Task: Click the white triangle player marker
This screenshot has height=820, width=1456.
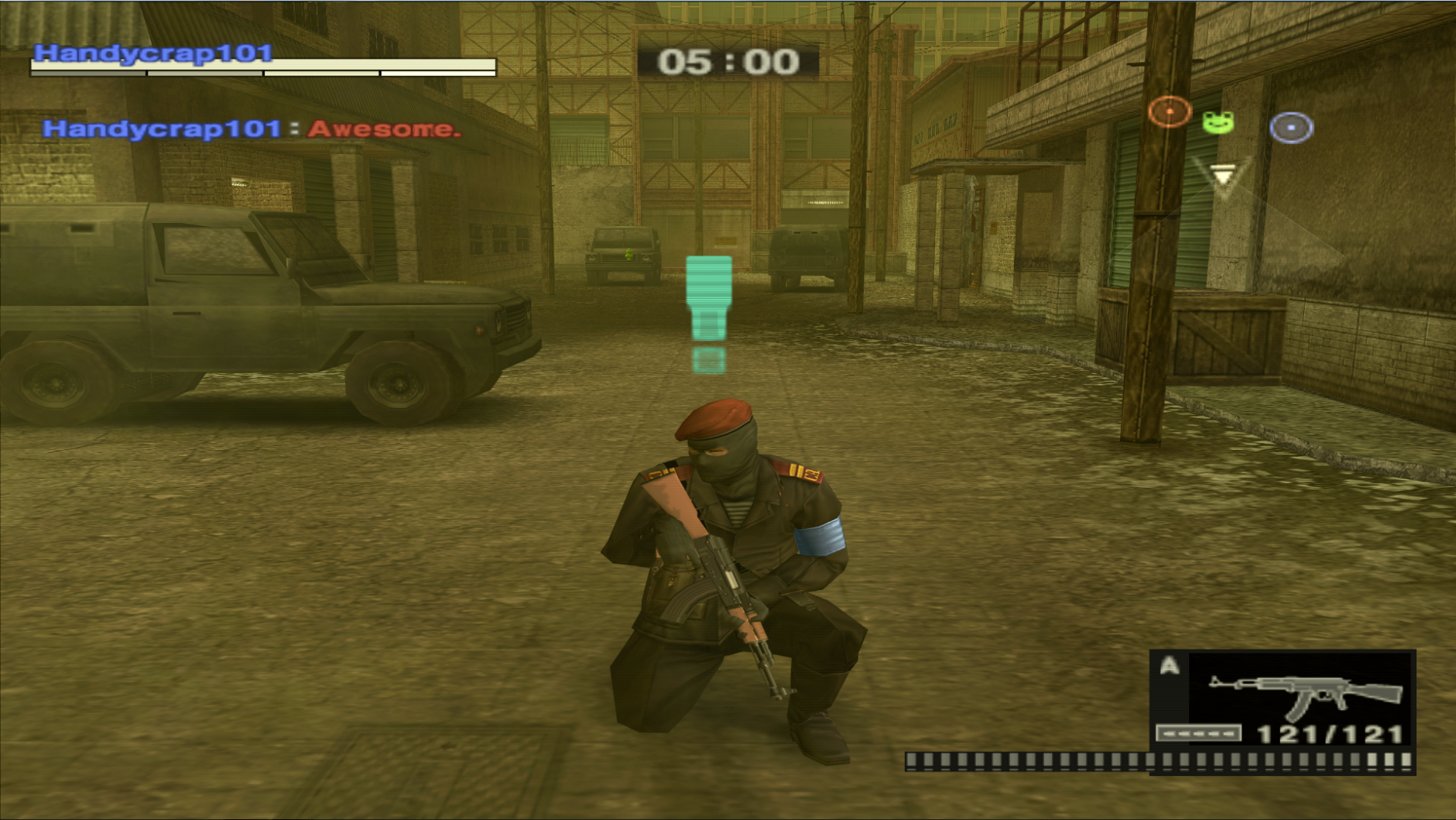Action: pos(1222,178)
